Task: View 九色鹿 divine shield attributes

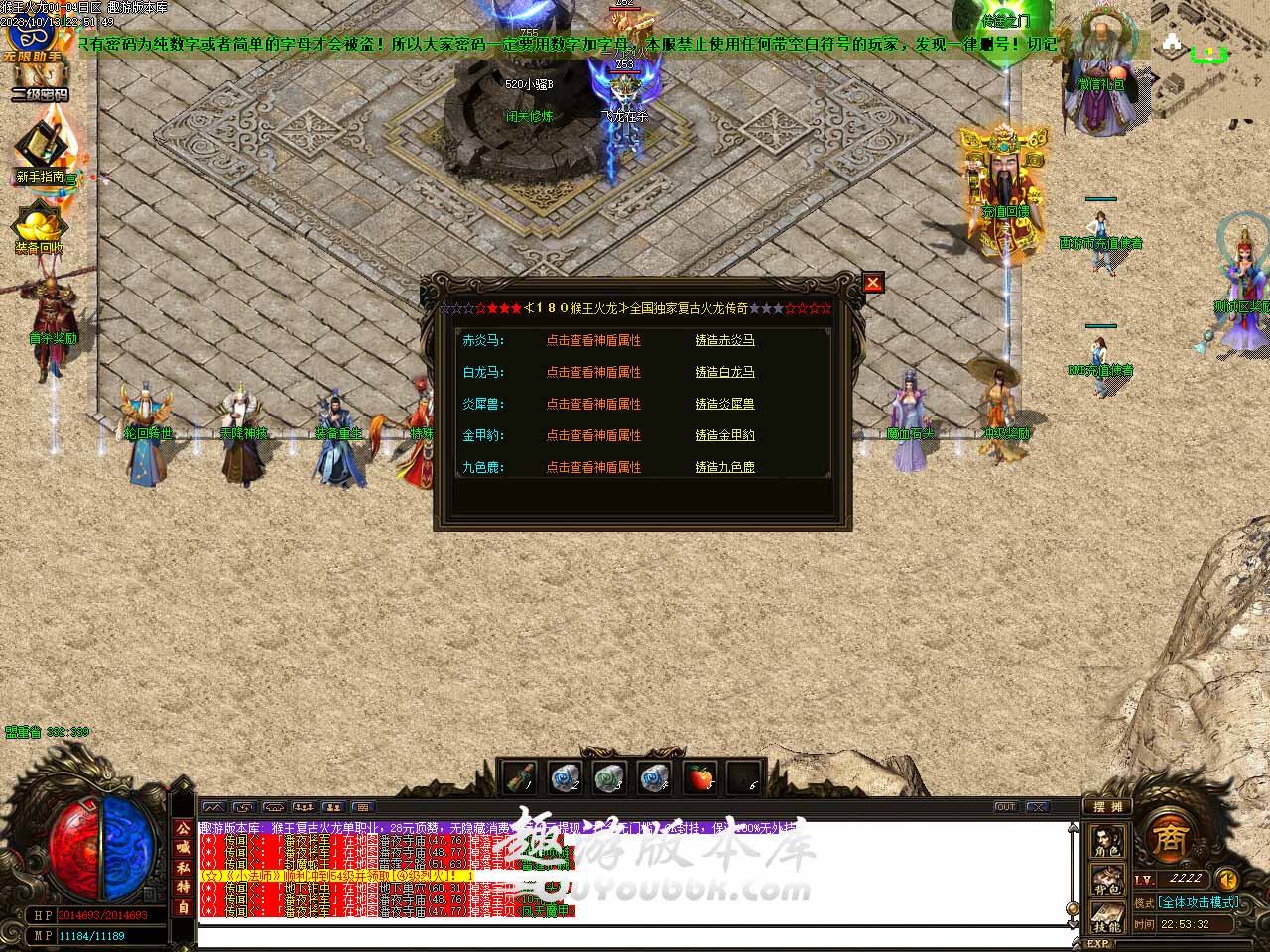Action: (593, 467)
